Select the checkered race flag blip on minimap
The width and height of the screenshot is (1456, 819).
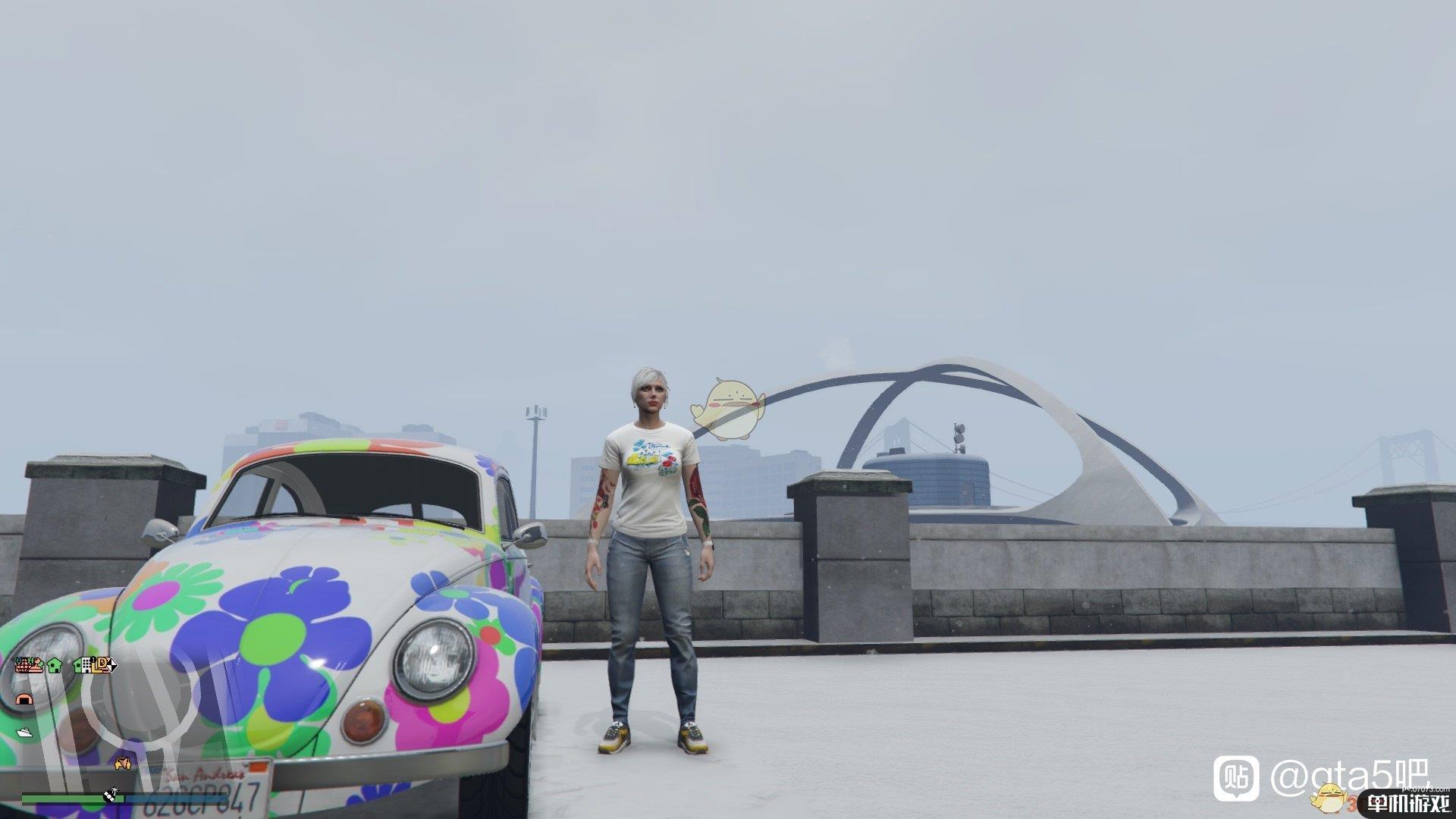click(111, 664)
